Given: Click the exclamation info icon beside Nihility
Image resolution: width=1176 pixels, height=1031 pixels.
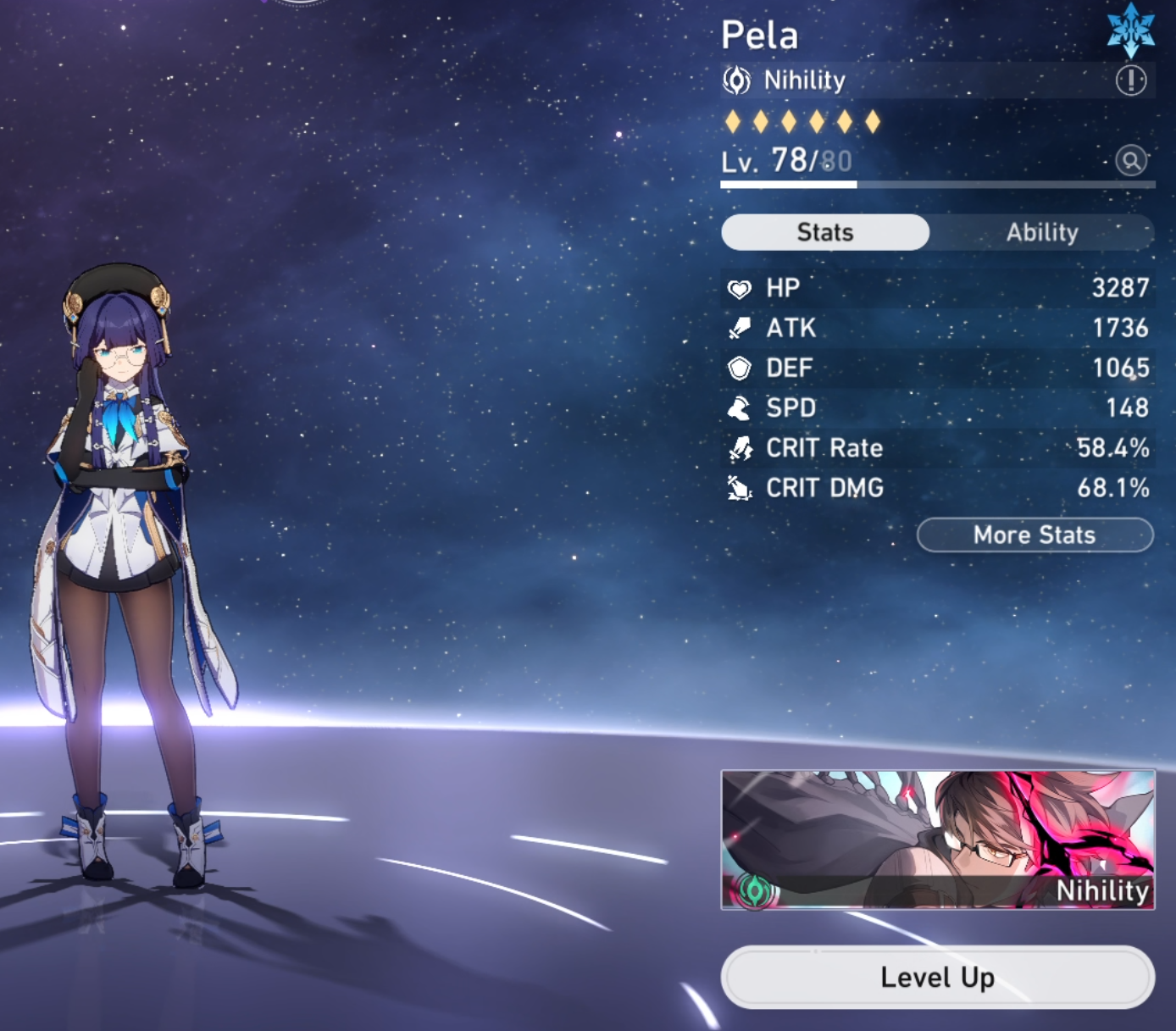Looking at the screenshot, I should (1133, 80).
